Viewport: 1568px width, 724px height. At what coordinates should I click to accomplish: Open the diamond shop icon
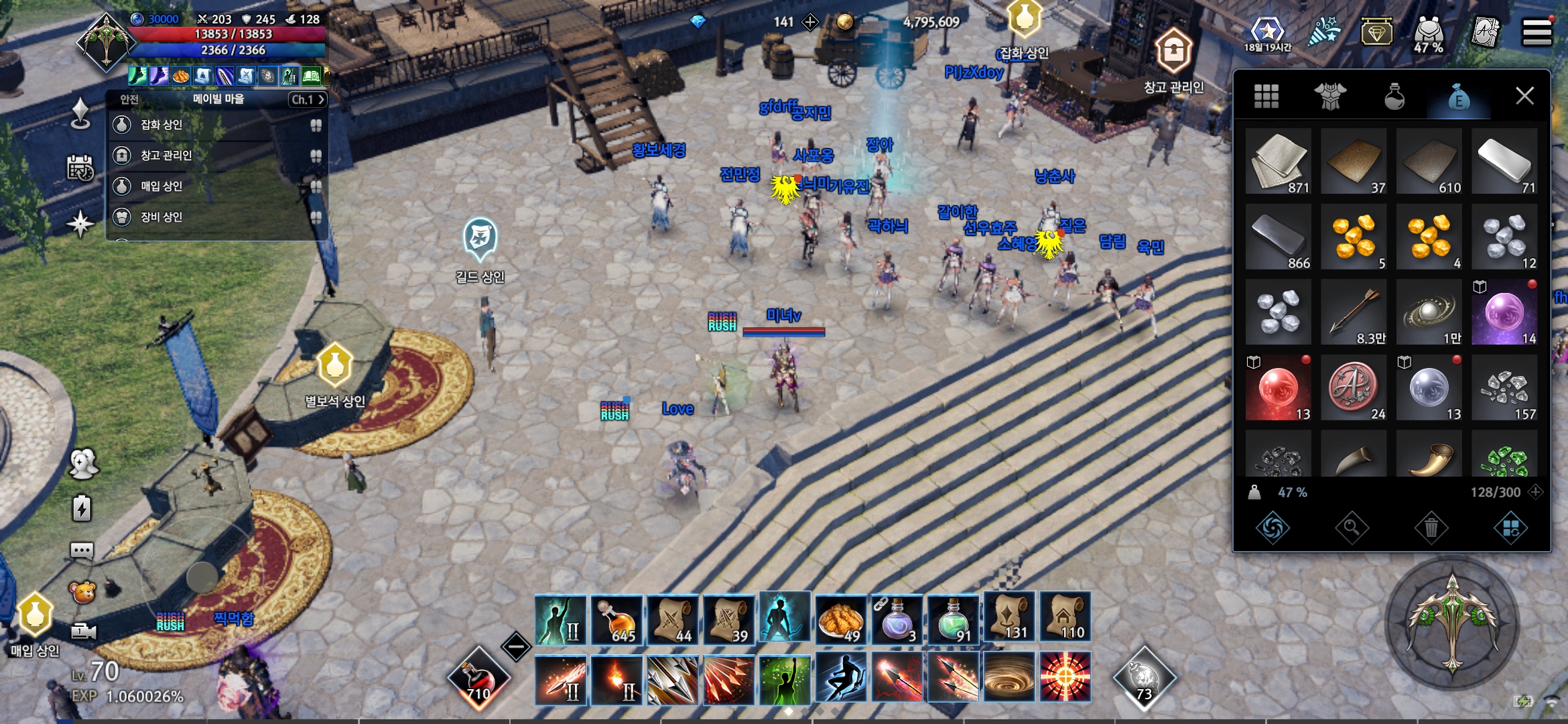pyautogui.click(x=1376, y=32)
